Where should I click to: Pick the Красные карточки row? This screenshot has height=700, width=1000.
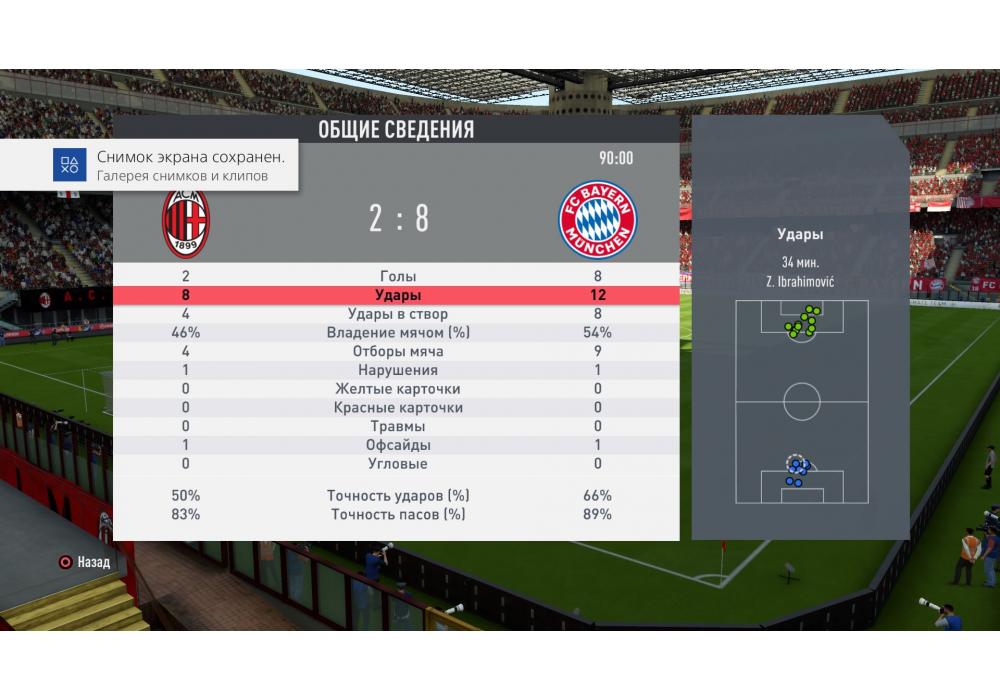pyautogui.click(x=398, y=408)
